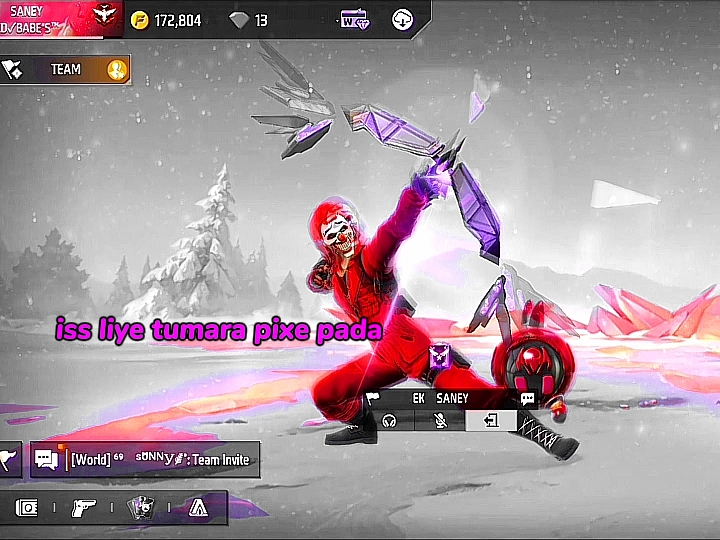Open the vault icon in bottom bar
The image size is (720, 540).
(x=27, y=508)
